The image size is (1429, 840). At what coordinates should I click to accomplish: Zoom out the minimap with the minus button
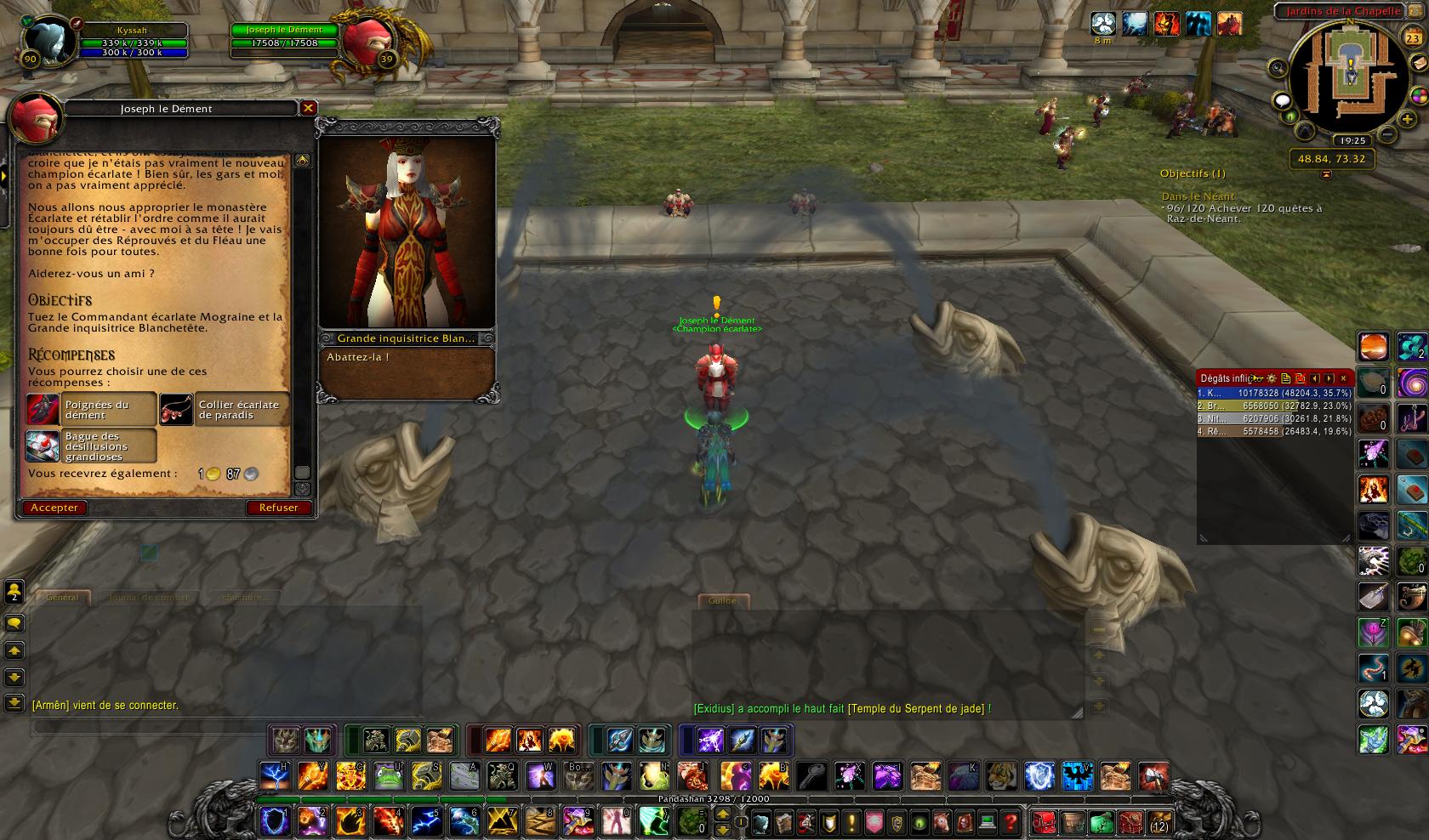(1386, 135)
